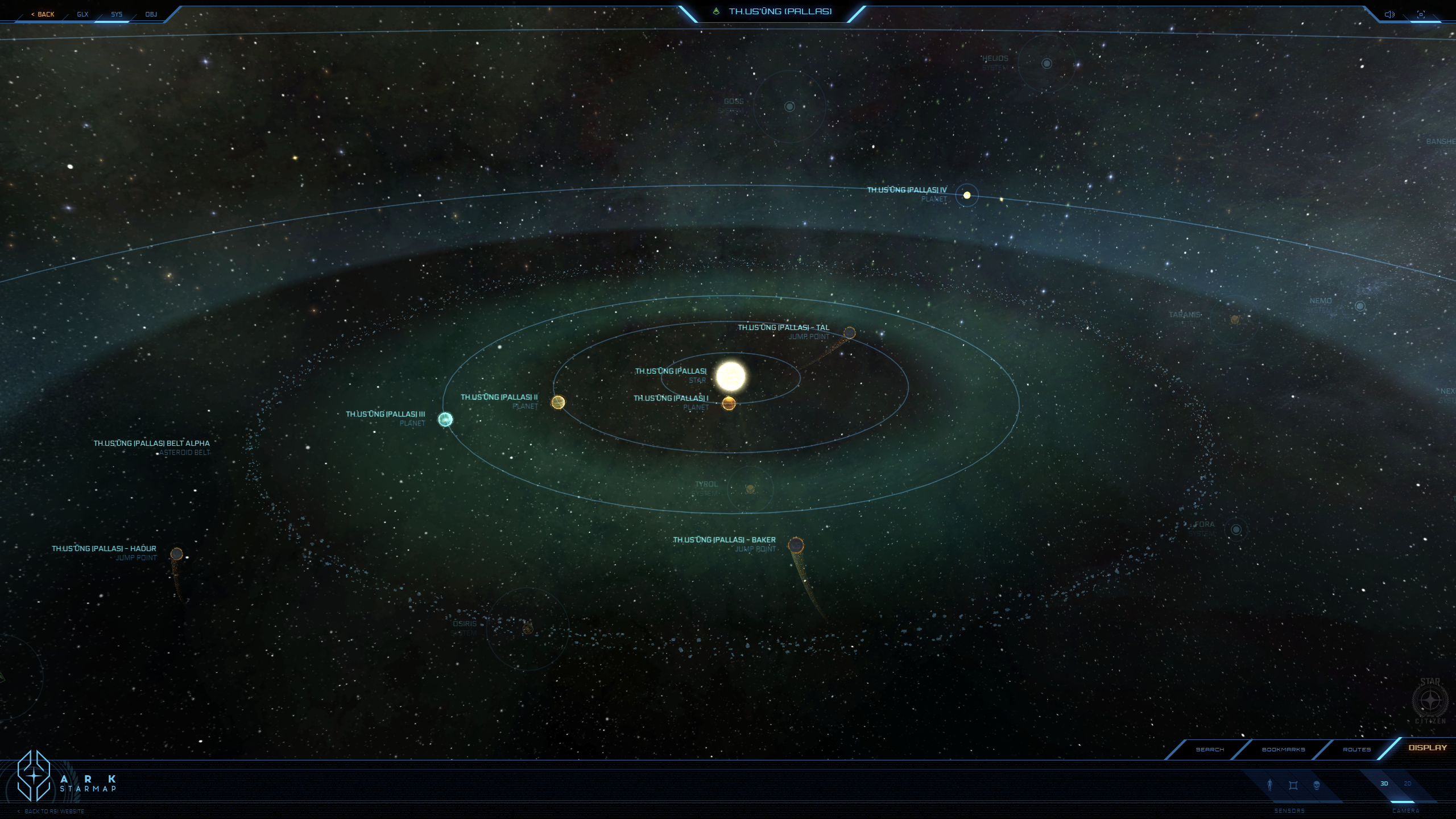Select planet Th.us'ung (Pallas) III marker
Viewport: 1456px width, 819px height.
tap(445, 420)
